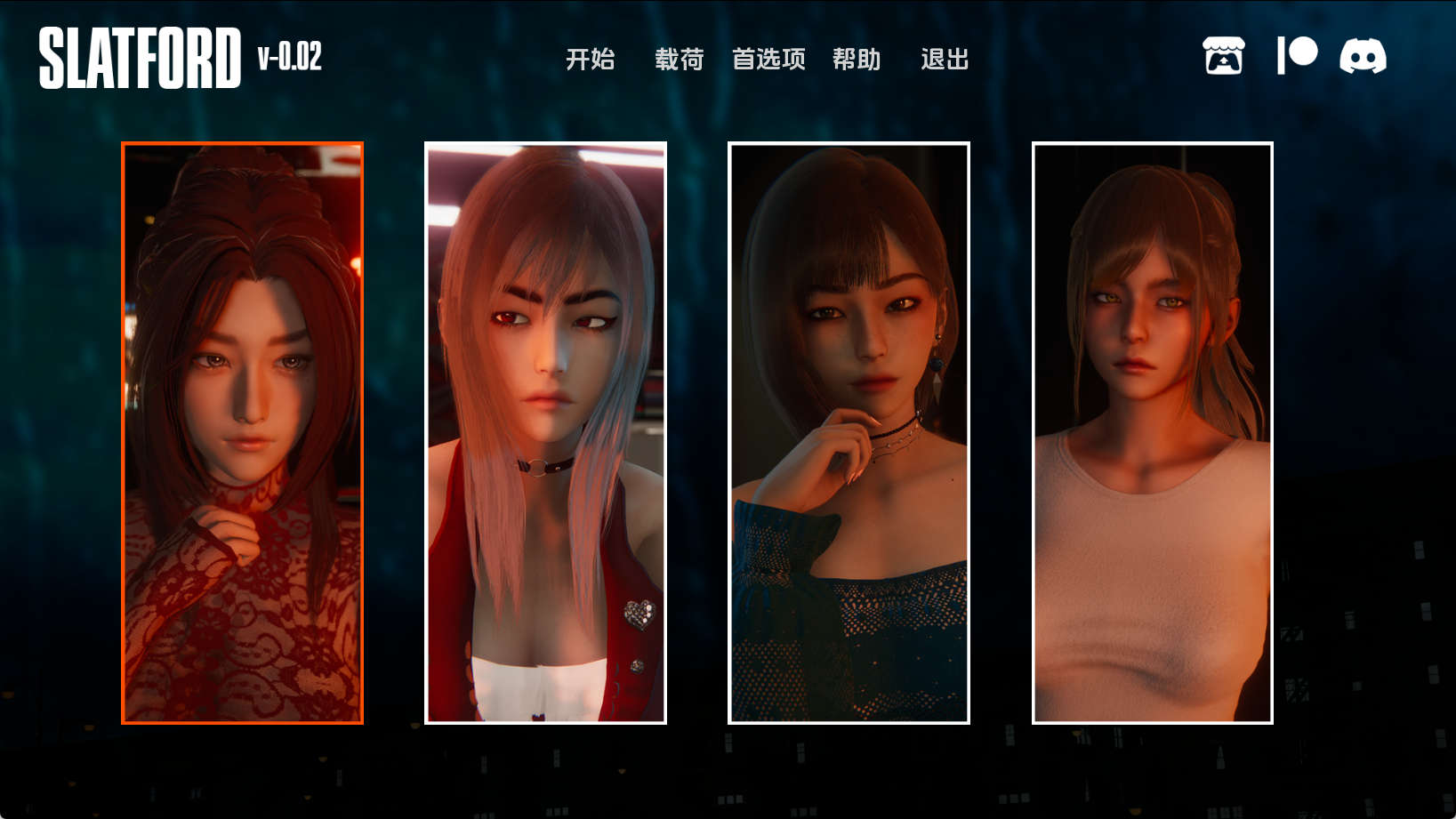
Task: Click the Discord mascot face icon
Action: pyautogui.click(x=1363, y=56)
